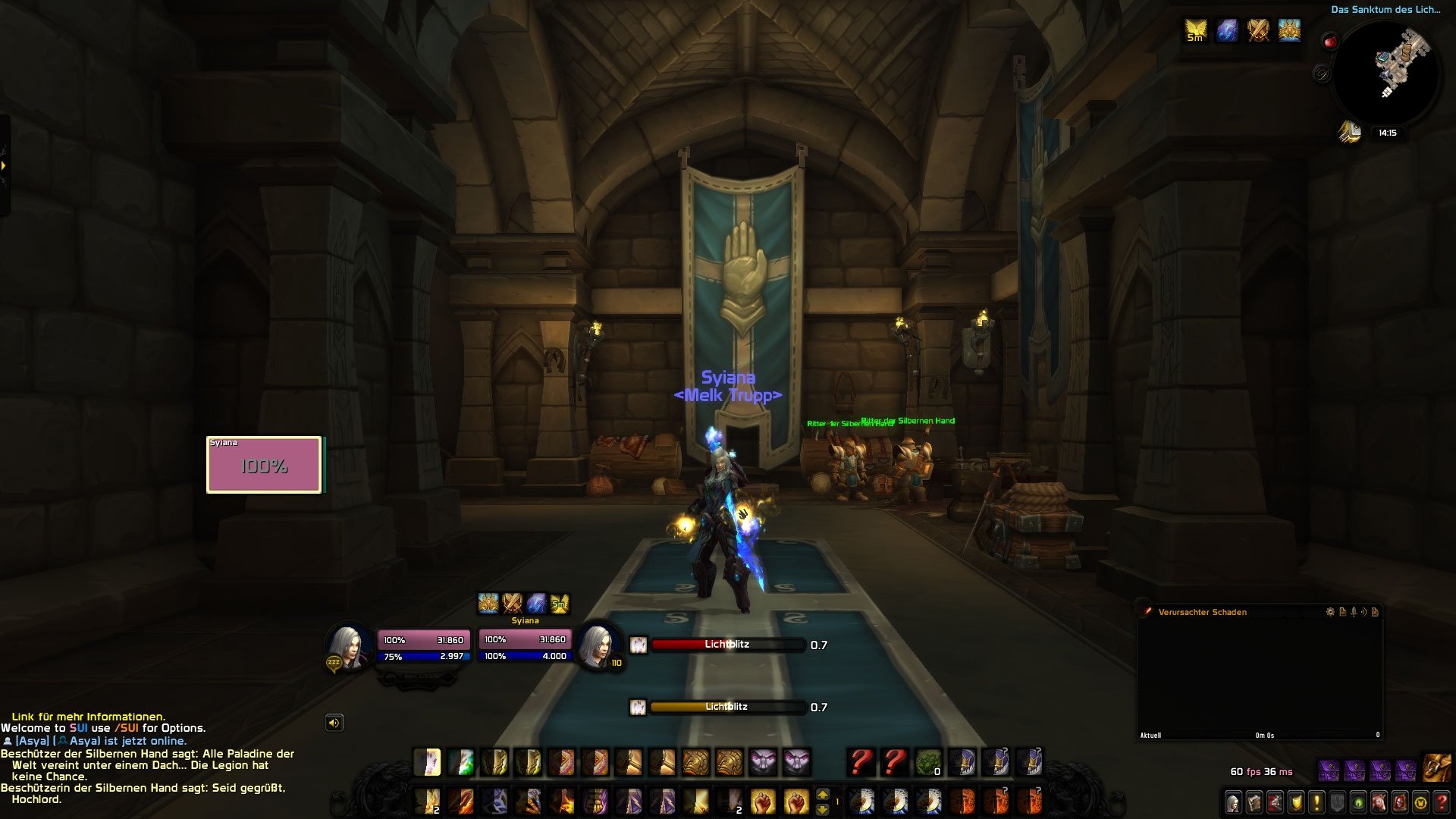Open the help question mark micro button
Viewport: 1456px width, 819px height.
click(1442, 802)
